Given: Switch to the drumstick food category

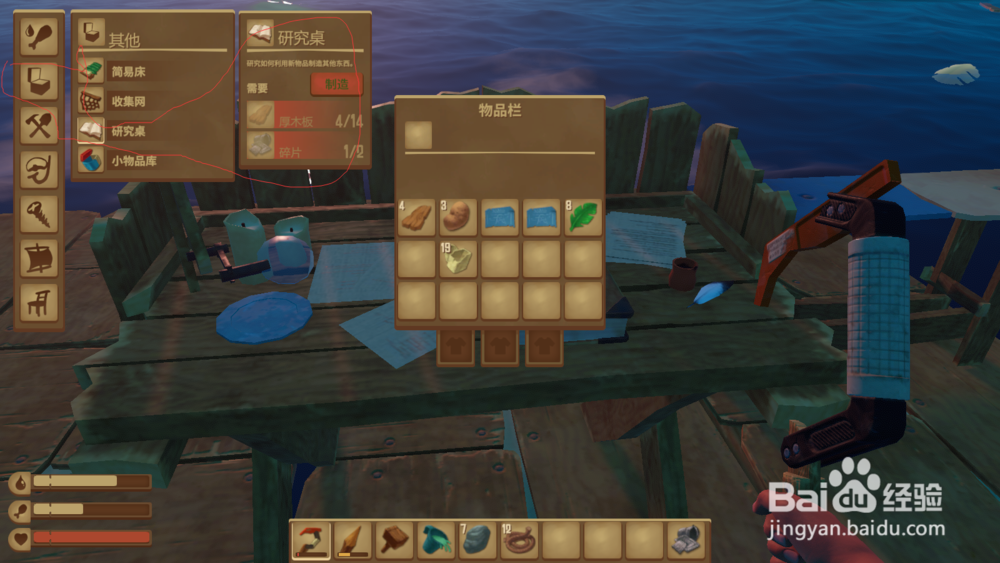Looking at the screenshot, I should pyautogui.click(x=40, y=36).
